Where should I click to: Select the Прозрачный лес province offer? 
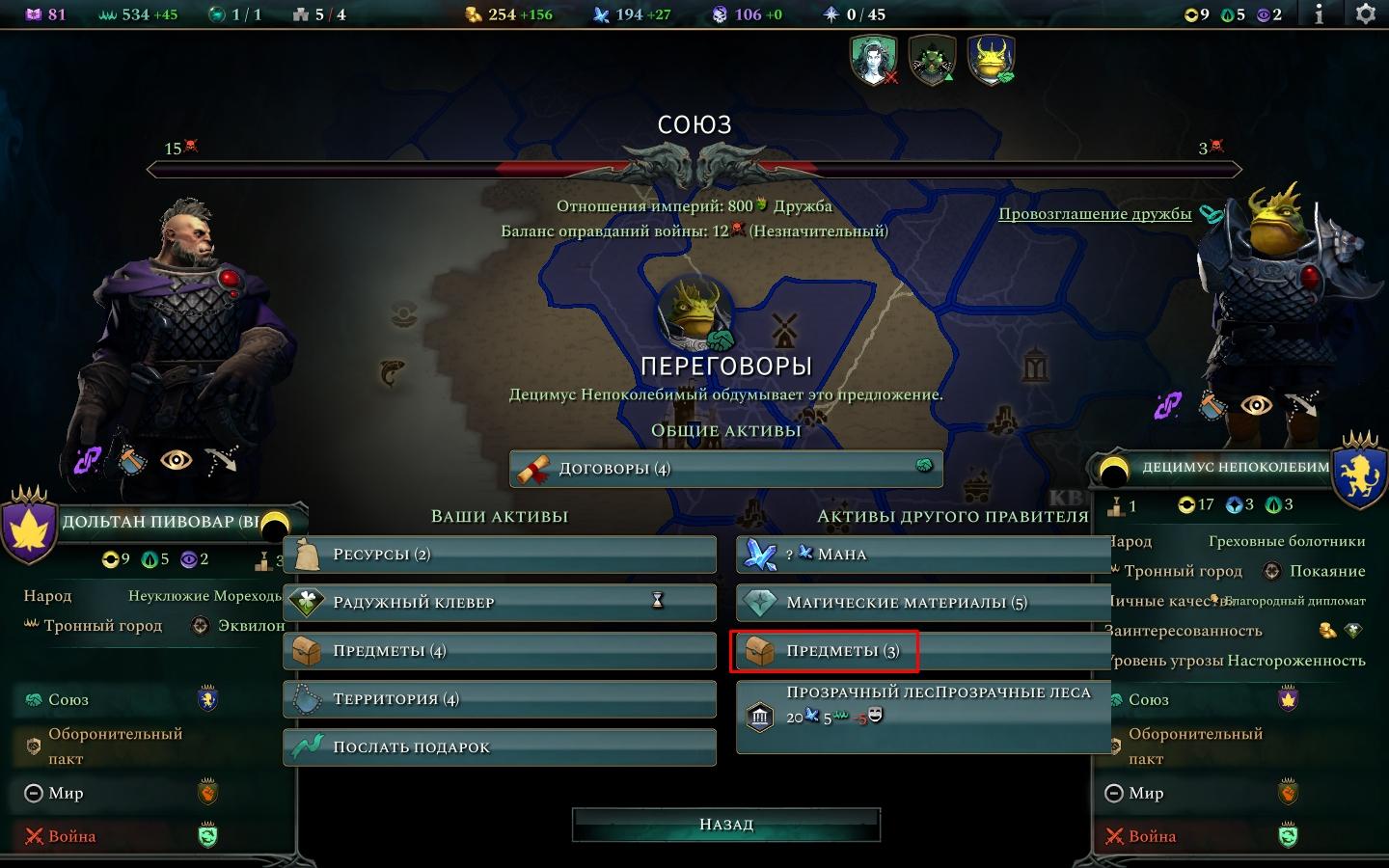point(923,717)
